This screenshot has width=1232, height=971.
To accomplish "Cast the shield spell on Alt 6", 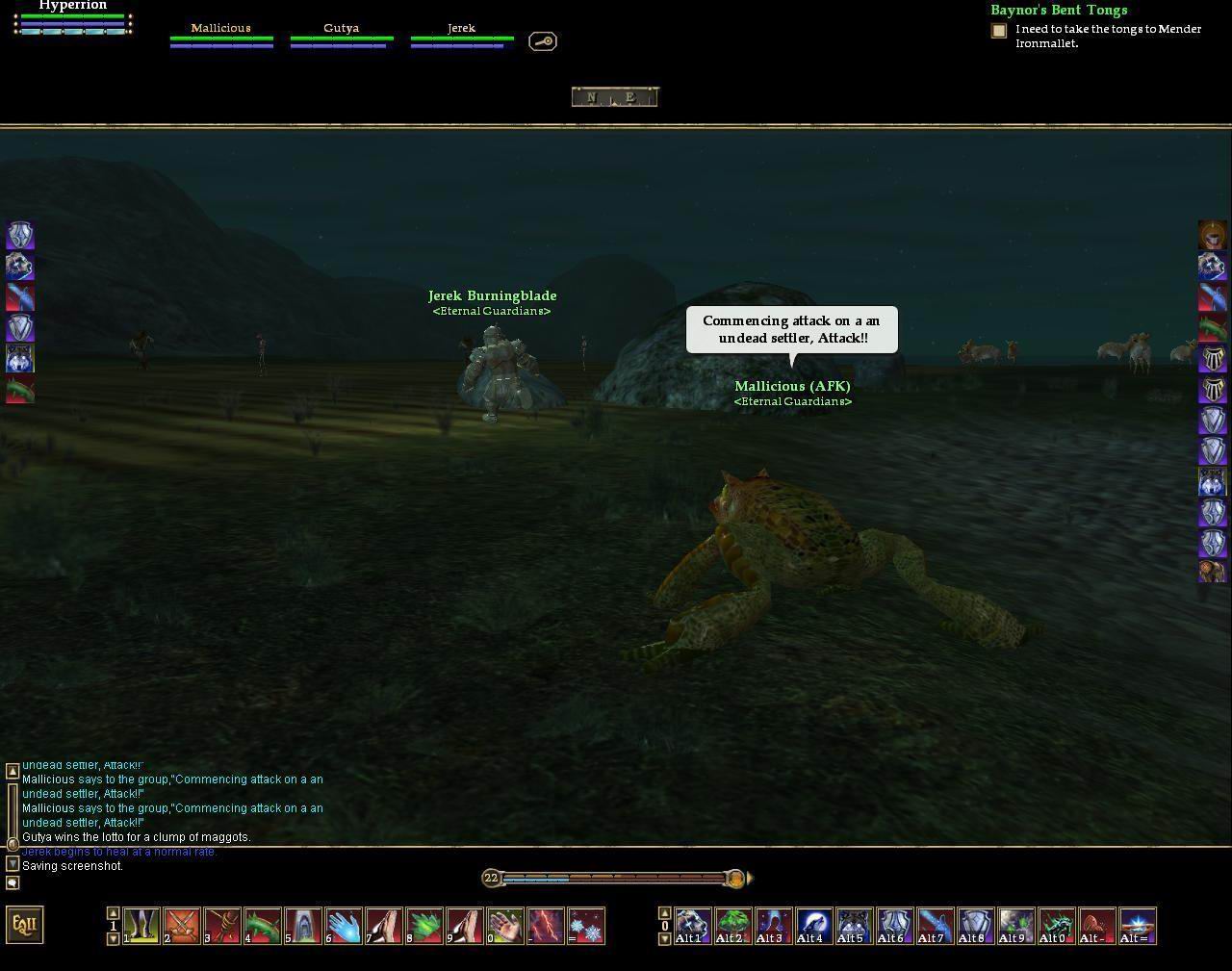I will (895, 926).
